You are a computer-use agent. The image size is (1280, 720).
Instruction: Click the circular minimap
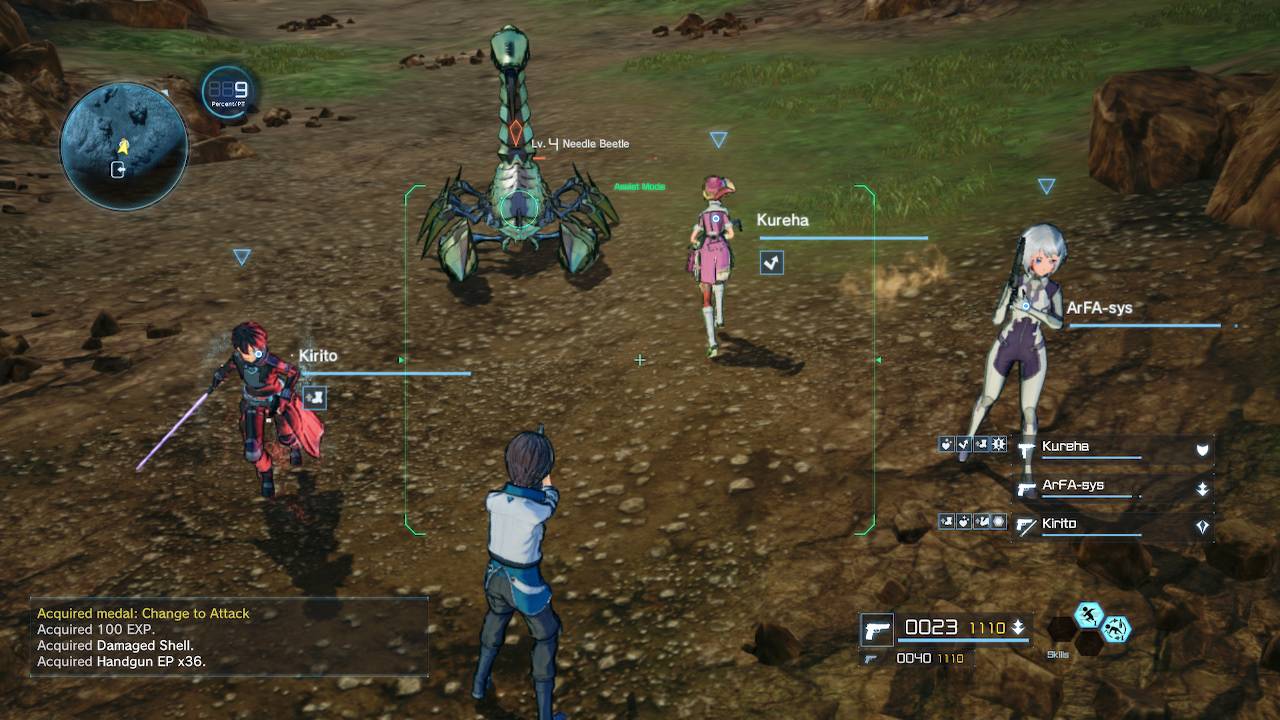click(x=124, y=146)
